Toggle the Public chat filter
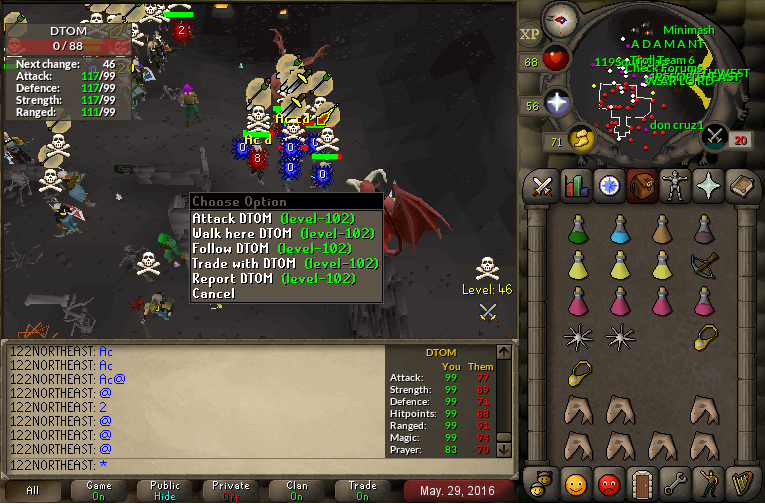765x504 pixels. tap(165, 490)
